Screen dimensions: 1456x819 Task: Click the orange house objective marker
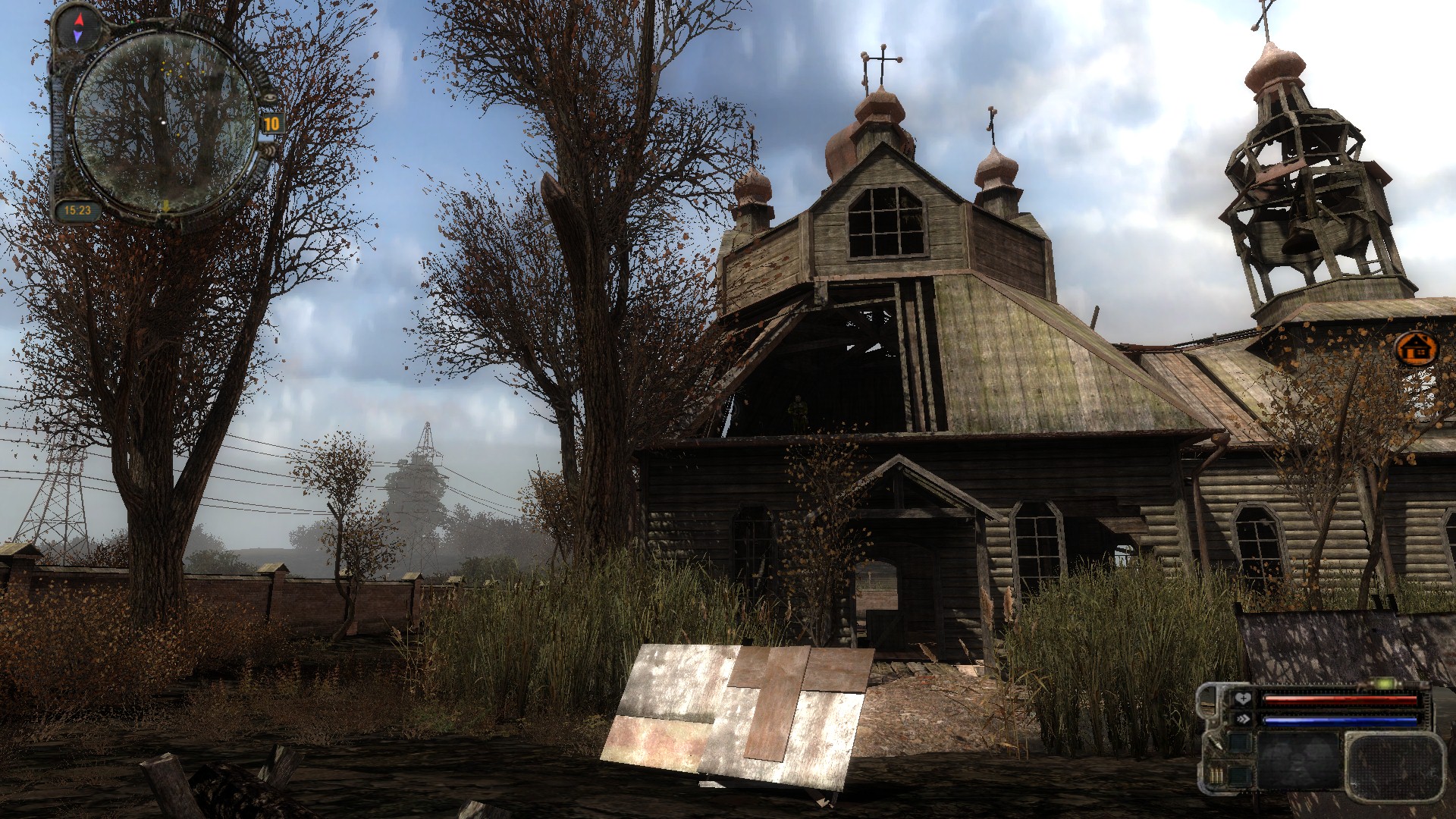pos(1415,349)
